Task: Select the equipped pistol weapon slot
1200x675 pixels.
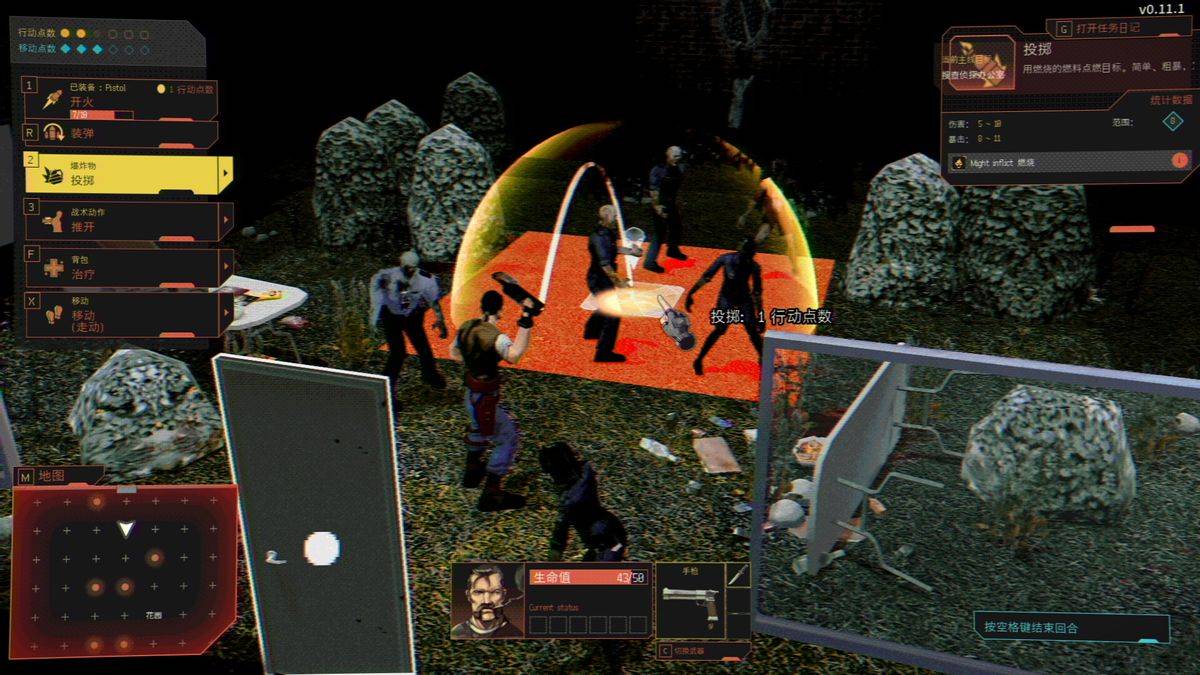Action: tap(689, 598)
